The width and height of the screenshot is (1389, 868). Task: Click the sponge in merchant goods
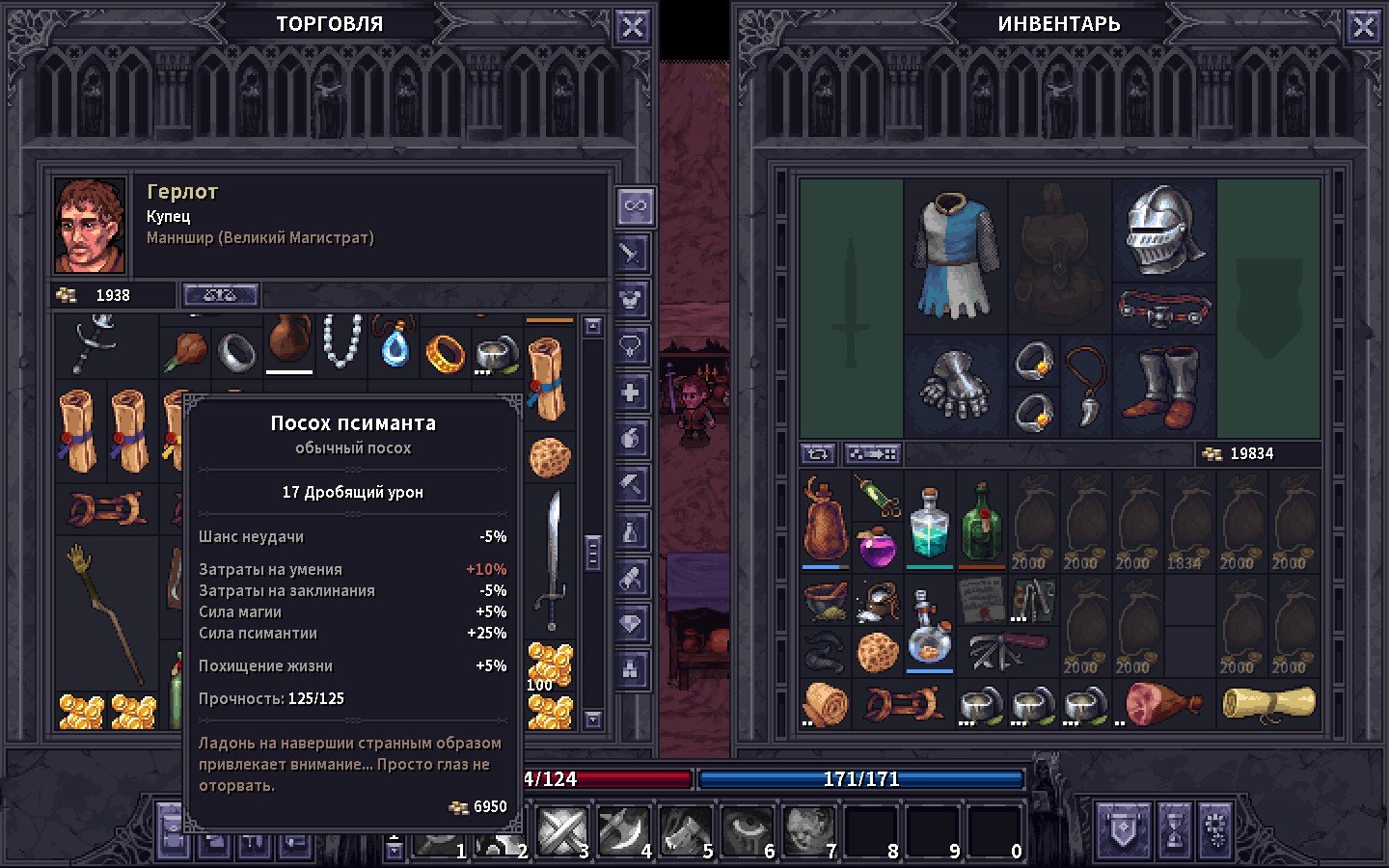(550, 458)
